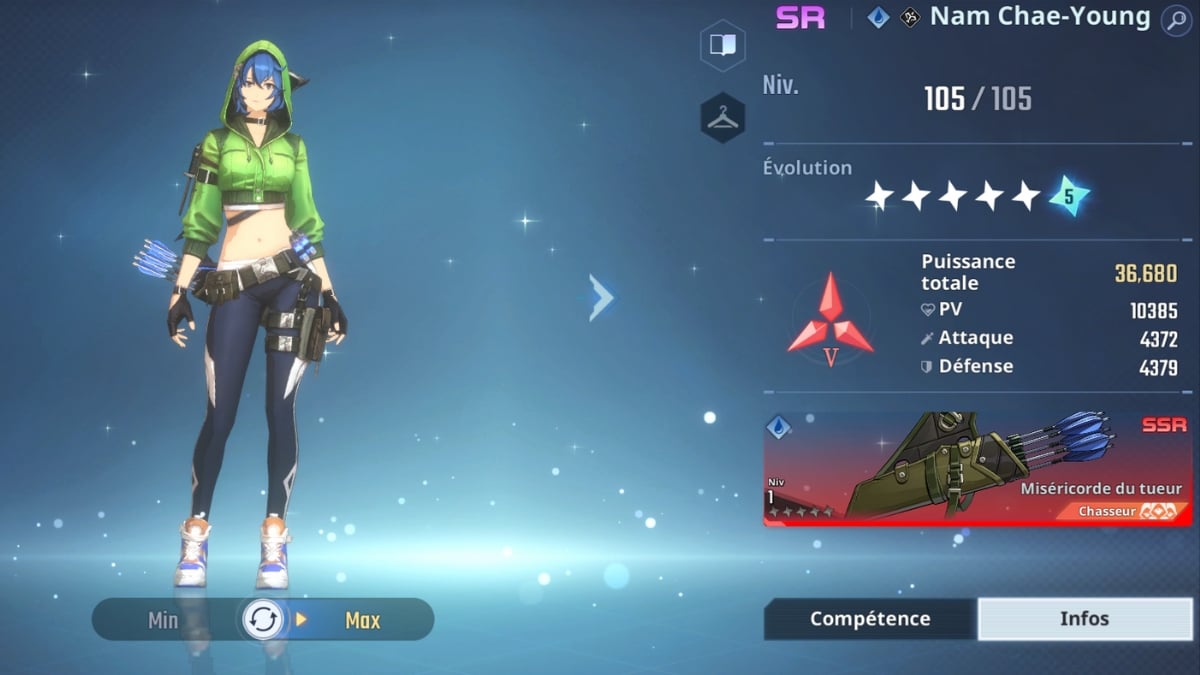The width and height of the screenshot is (1200, 675).
Task: Choose the Max stats option
Action: click(362, 620)
